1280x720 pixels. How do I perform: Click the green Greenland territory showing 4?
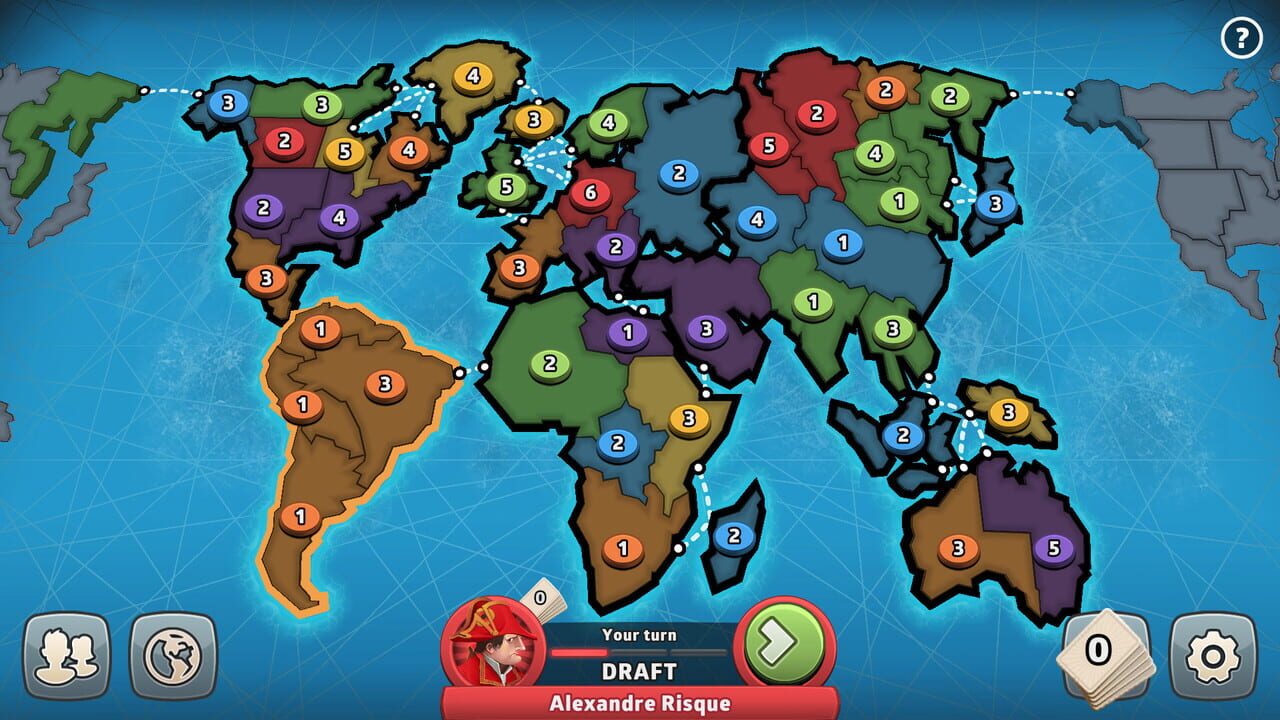[472, 74]
